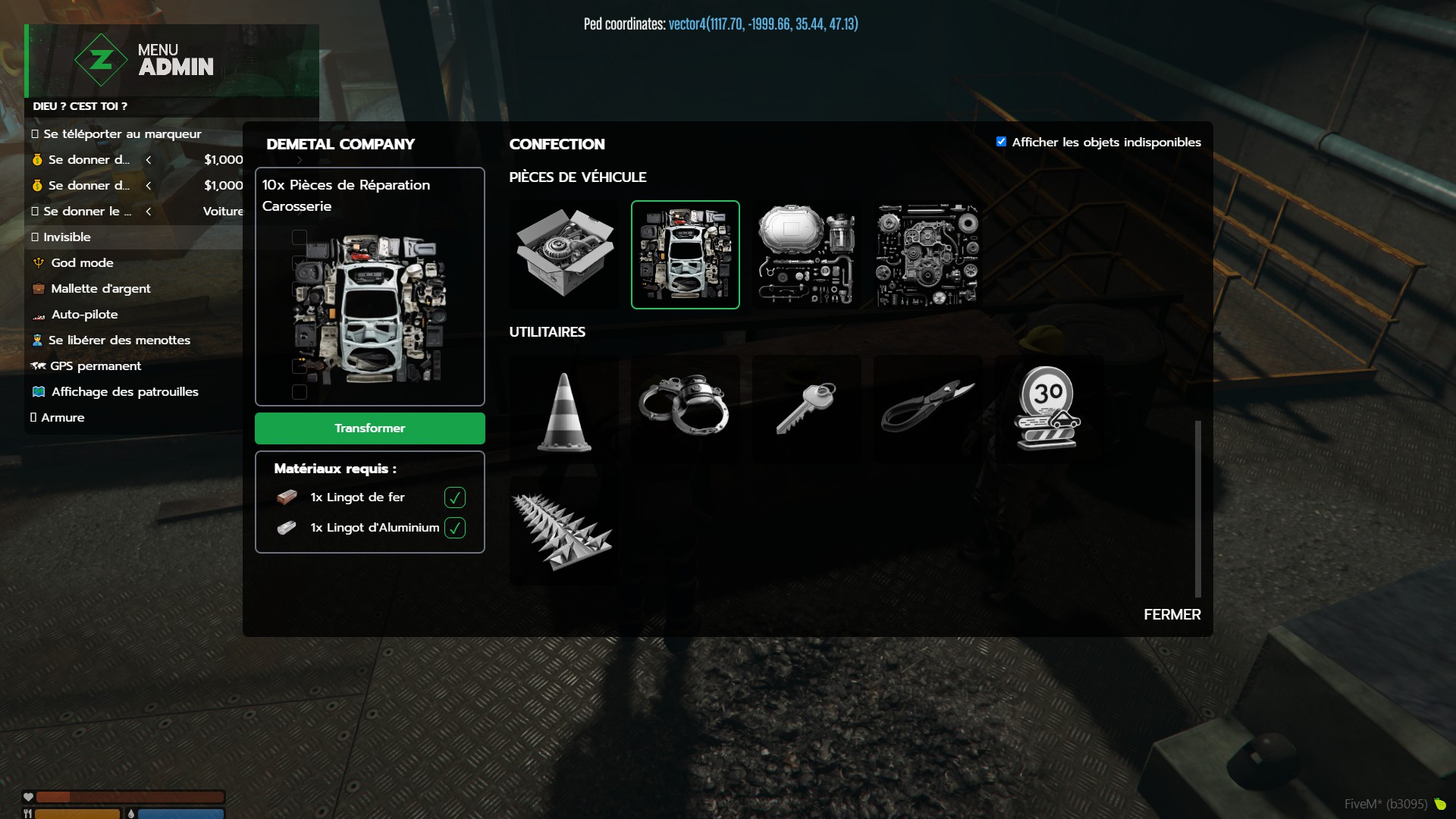Pick the gears and mechanical parts recipe

pyautogui.click(x=927, y=255)
